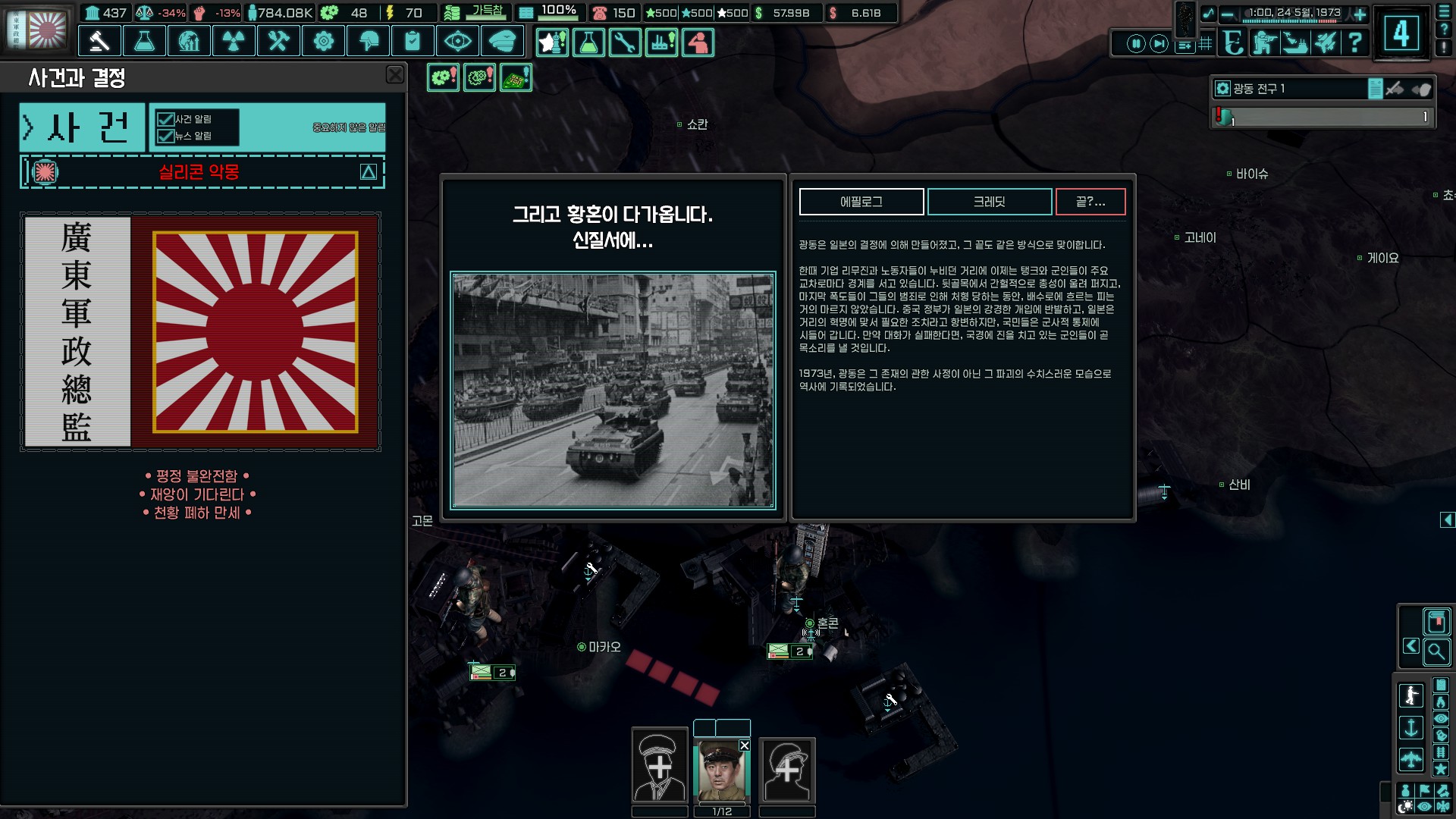Open the soldier helmet recruitment menu

coord(368,41)
